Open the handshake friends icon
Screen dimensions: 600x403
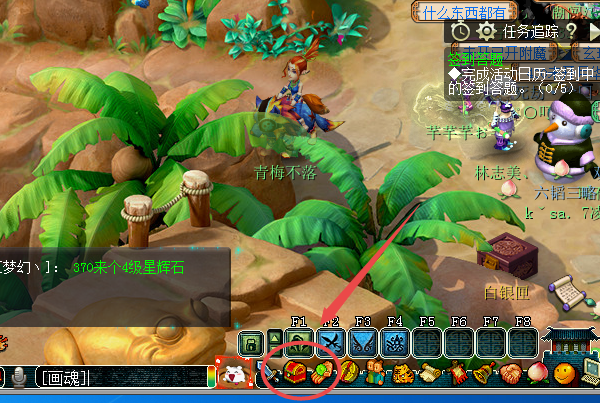pyautogui.click(x=509, y=377)
